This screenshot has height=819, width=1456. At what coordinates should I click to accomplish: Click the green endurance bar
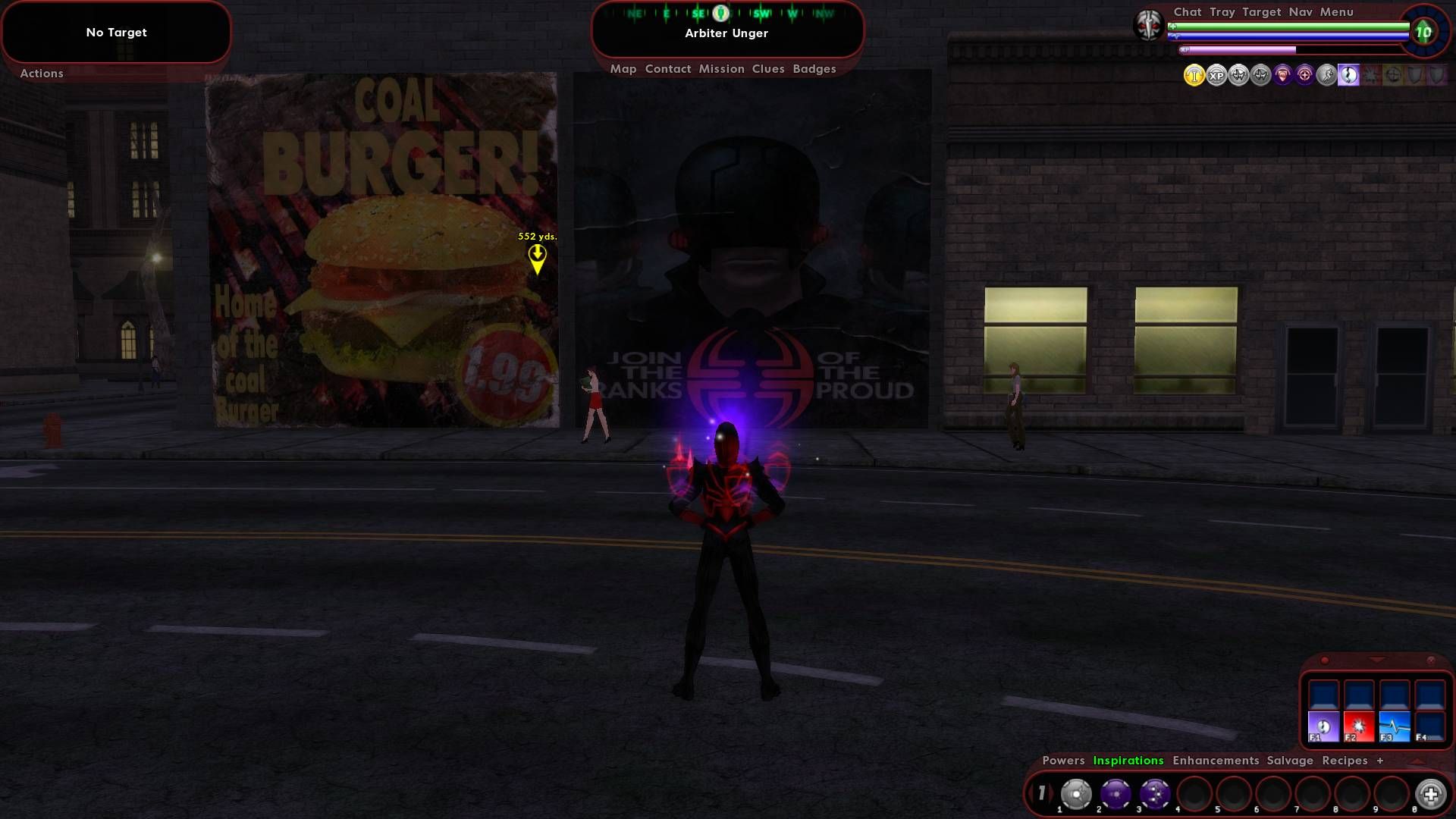point(1289,26)
